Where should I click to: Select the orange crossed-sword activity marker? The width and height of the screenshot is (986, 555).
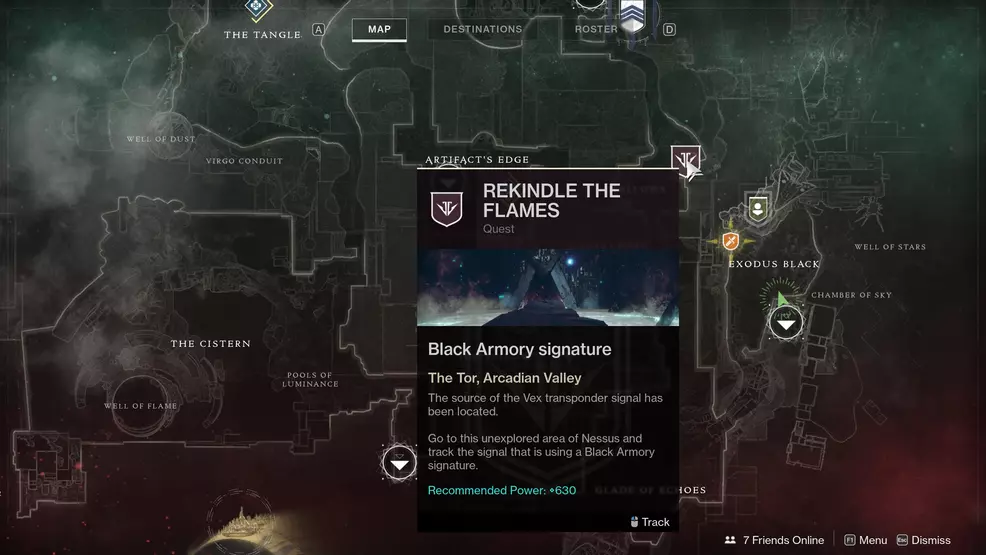tap(731, 241)
